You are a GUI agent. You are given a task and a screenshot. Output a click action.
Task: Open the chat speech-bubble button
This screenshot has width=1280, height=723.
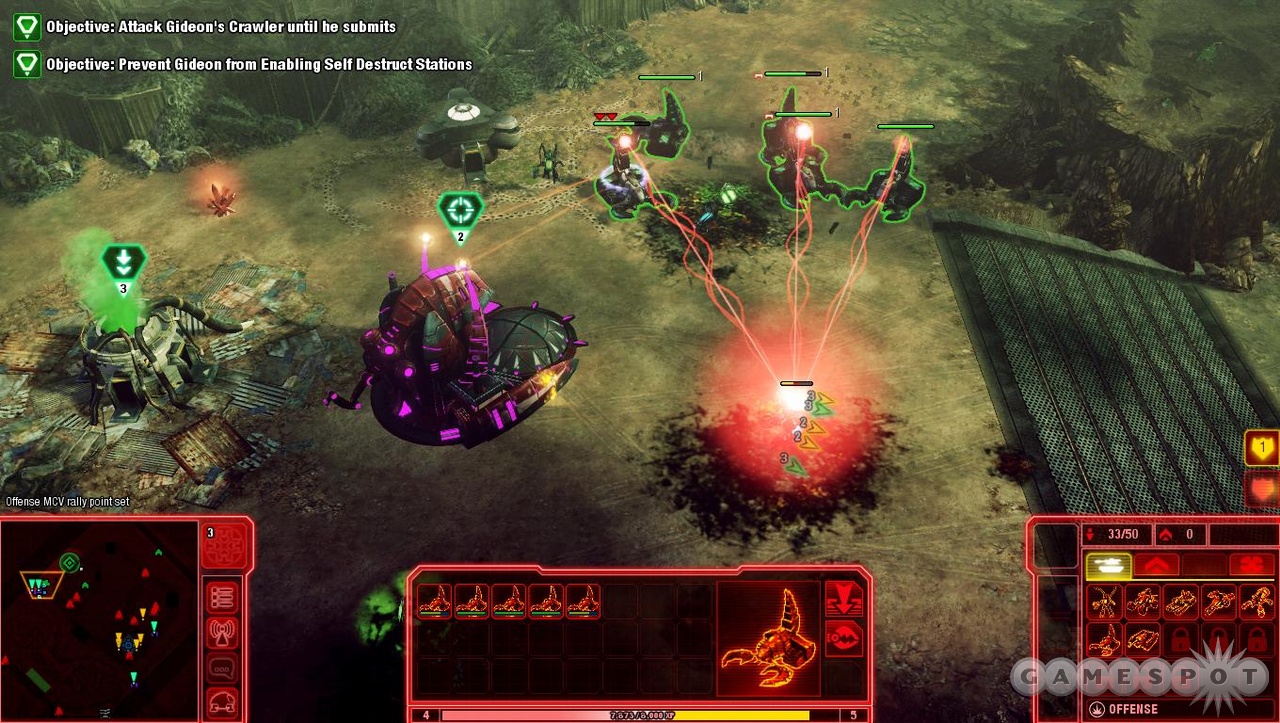point(222,667)
